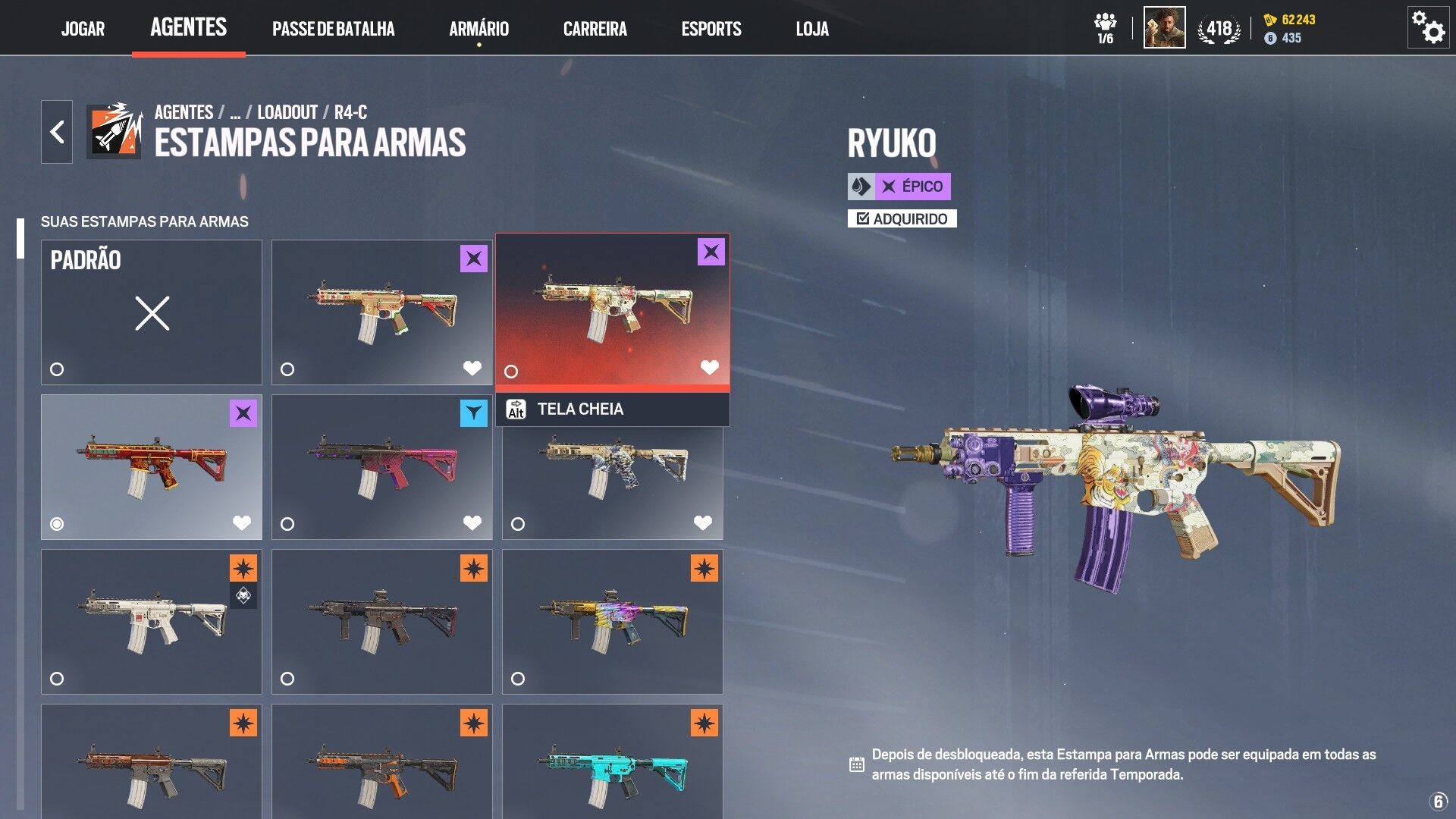Open the settings gear menu
Viewport: 1456px width, 819px height.
tap(1427, 28)
